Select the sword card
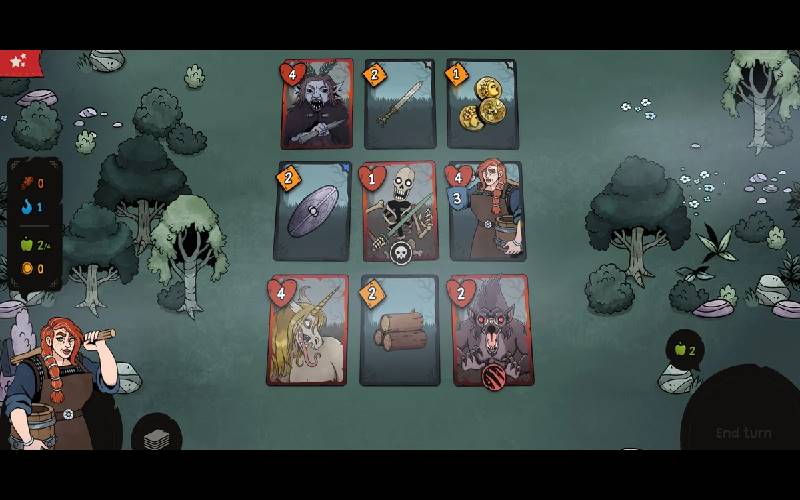This screenshot has height=500, width=800. coord(400,104)
